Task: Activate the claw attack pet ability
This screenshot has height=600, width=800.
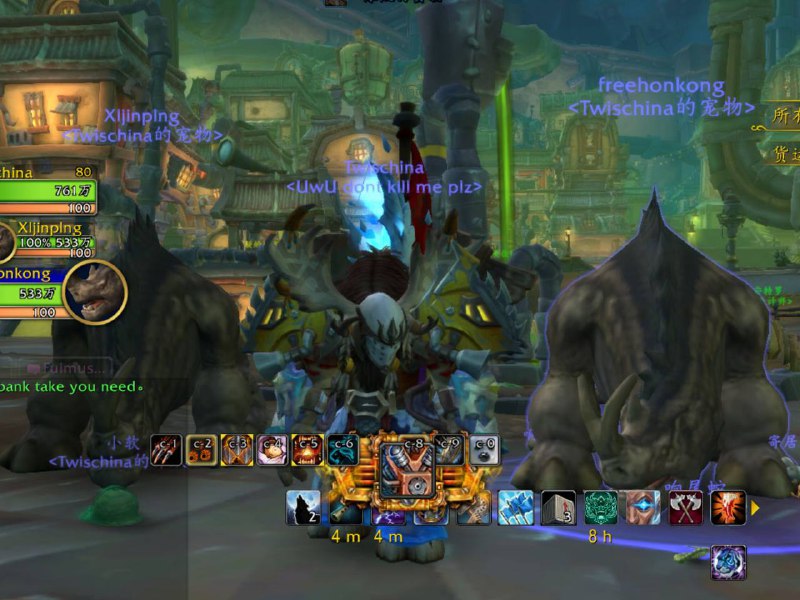Action: [166, 449]
